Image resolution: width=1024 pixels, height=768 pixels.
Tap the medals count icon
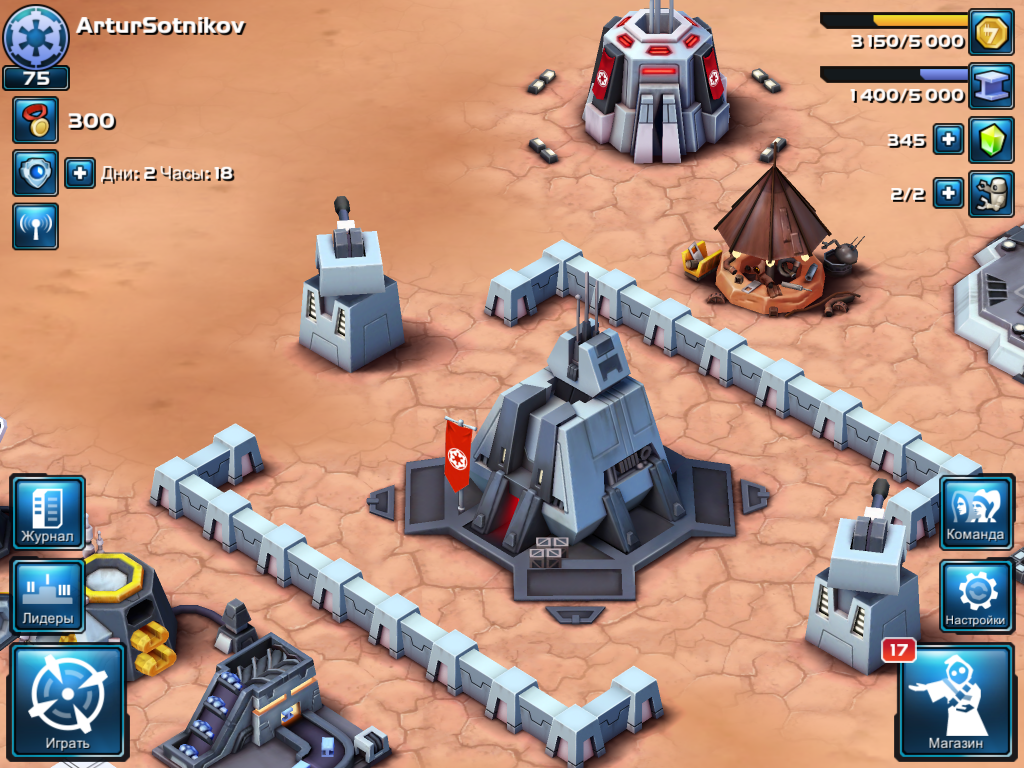[x=35, y=120]
